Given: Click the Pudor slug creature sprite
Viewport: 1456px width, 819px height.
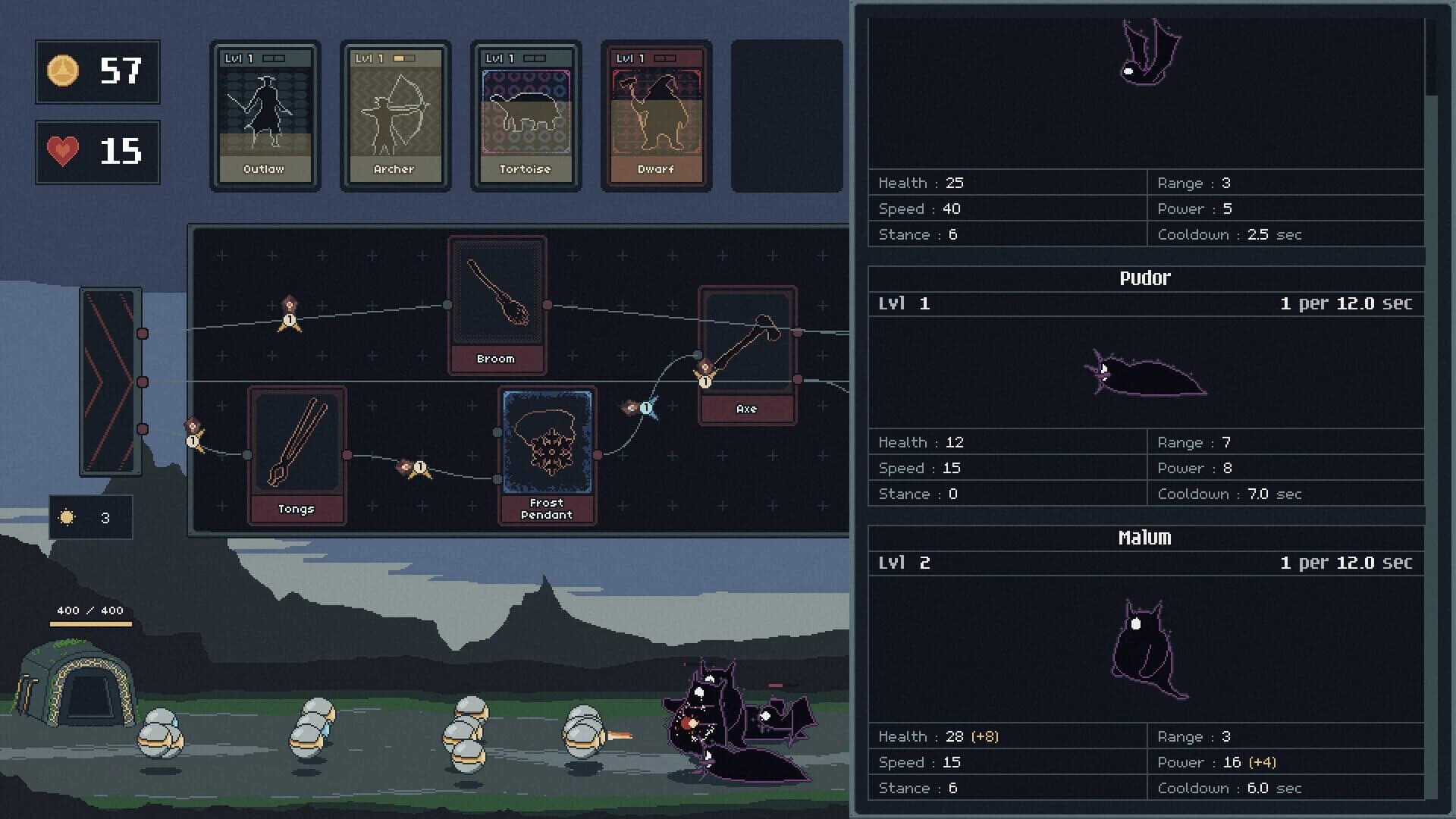Looking at the screenshot, I should (x=1149, y=375).
